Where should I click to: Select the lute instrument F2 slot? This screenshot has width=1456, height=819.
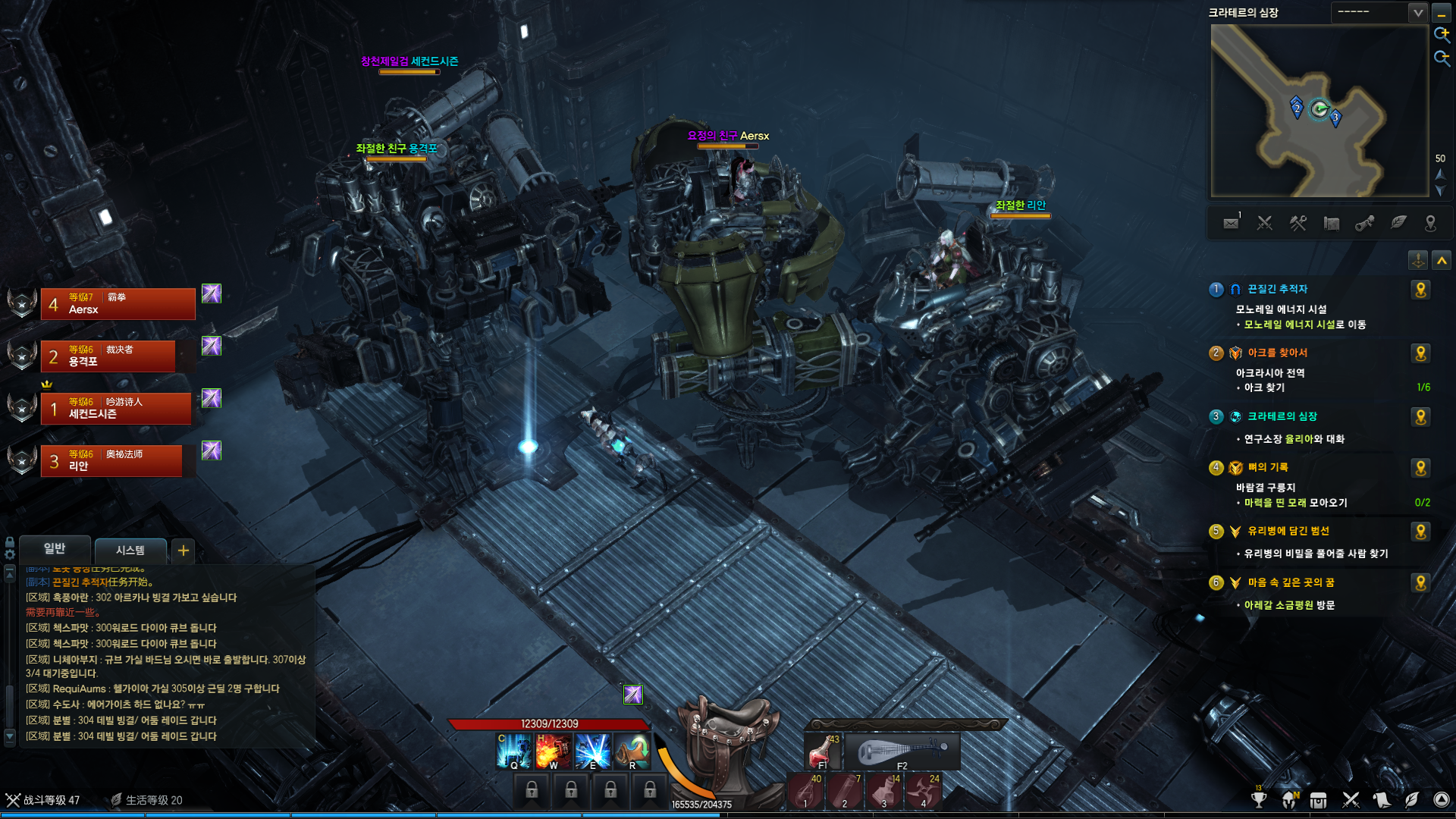pos(902,752)
